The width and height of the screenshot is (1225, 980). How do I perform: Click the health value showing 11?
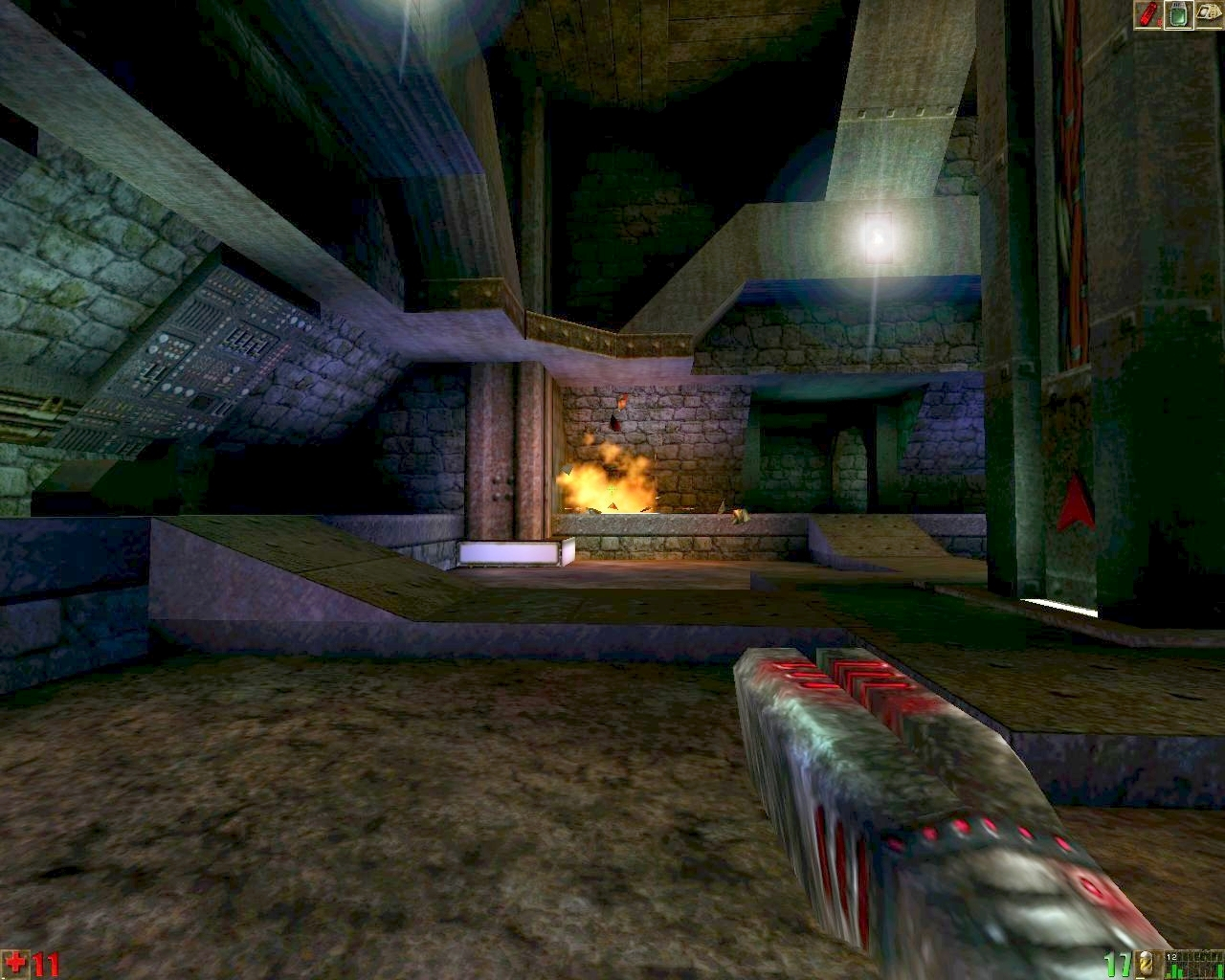tap(48, 962)
